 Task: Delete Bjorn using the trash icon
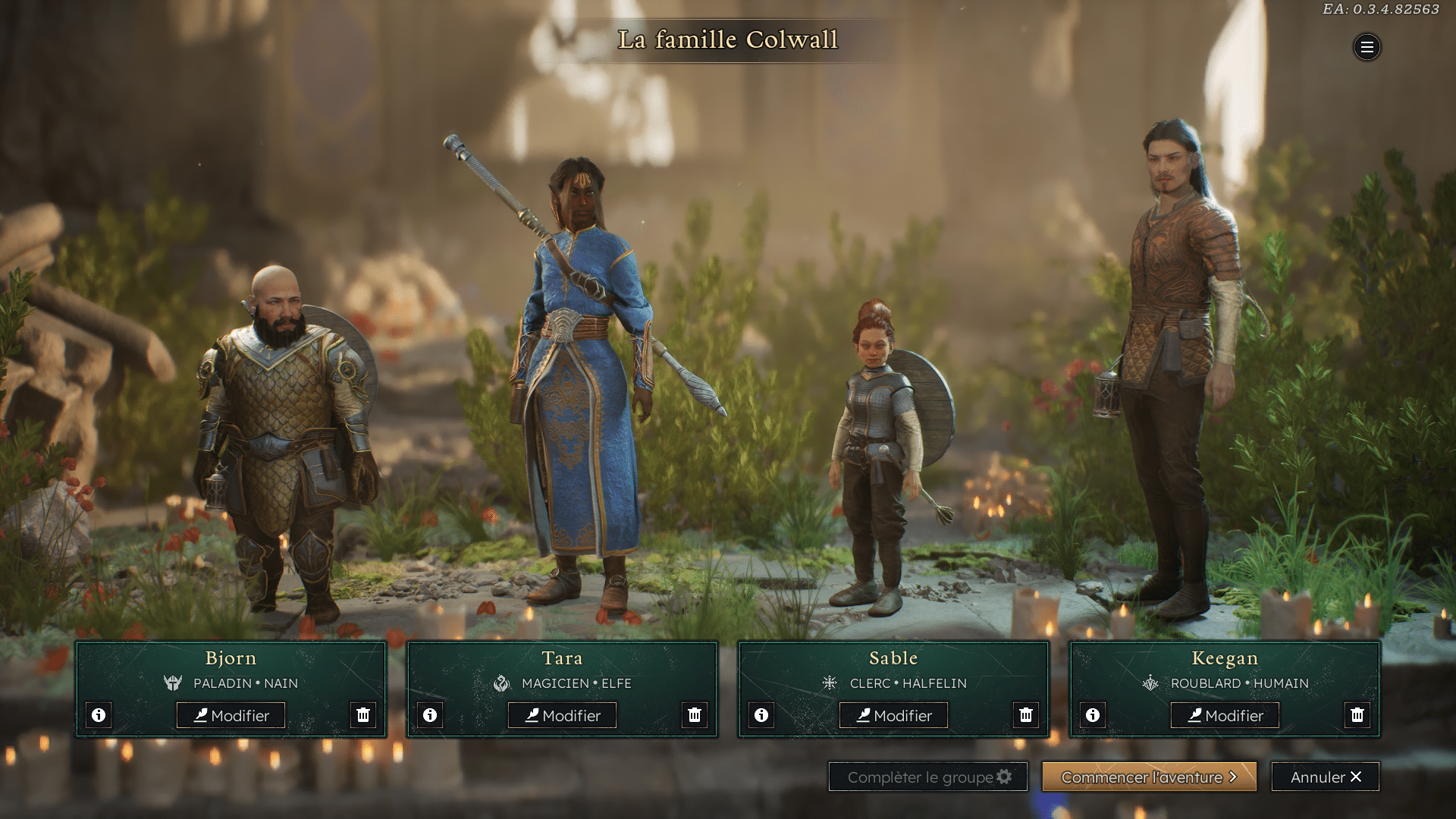[x=363, y=714]
